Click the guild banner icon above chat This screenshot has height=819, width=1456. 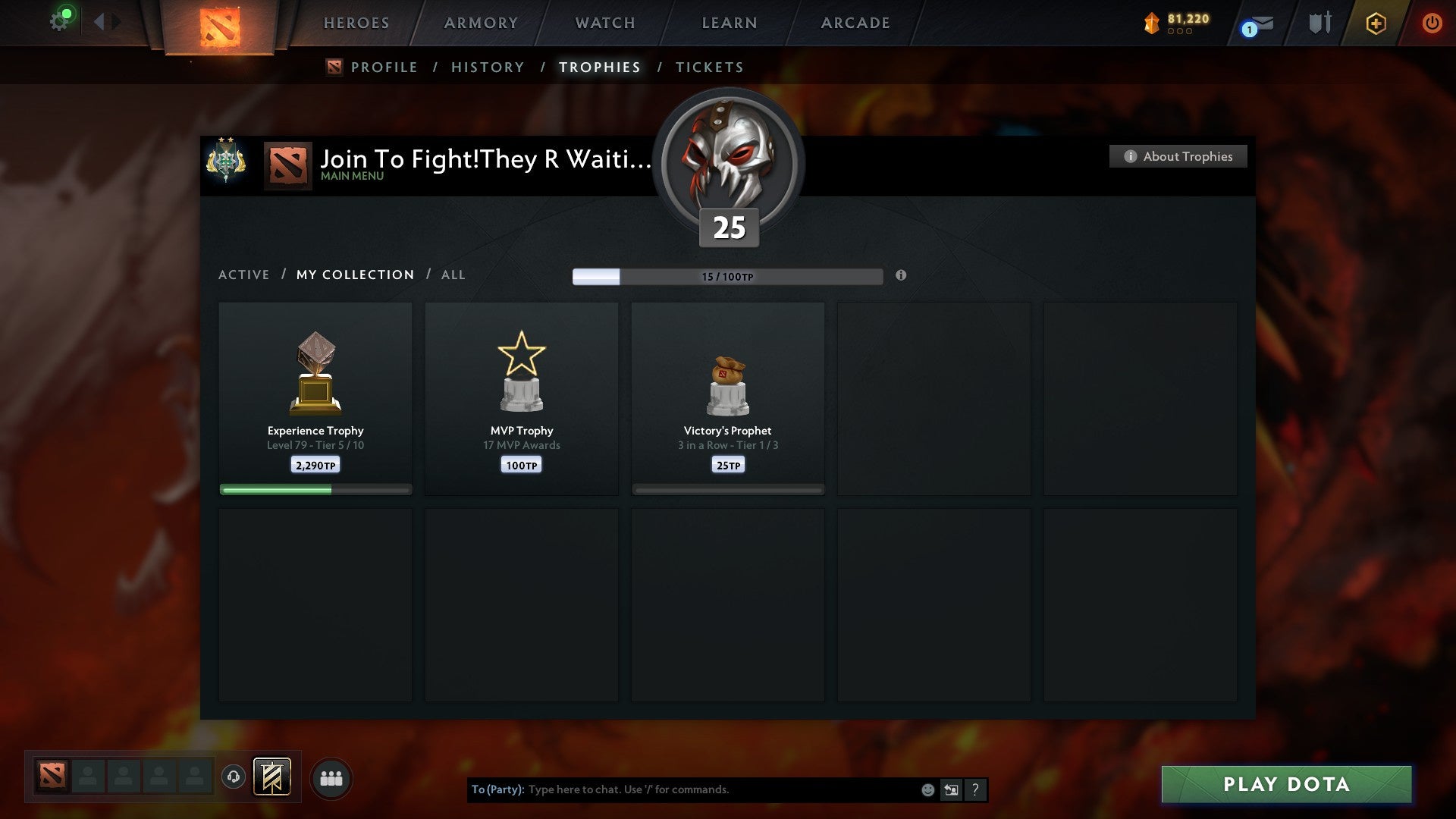[x=273, y=777]
